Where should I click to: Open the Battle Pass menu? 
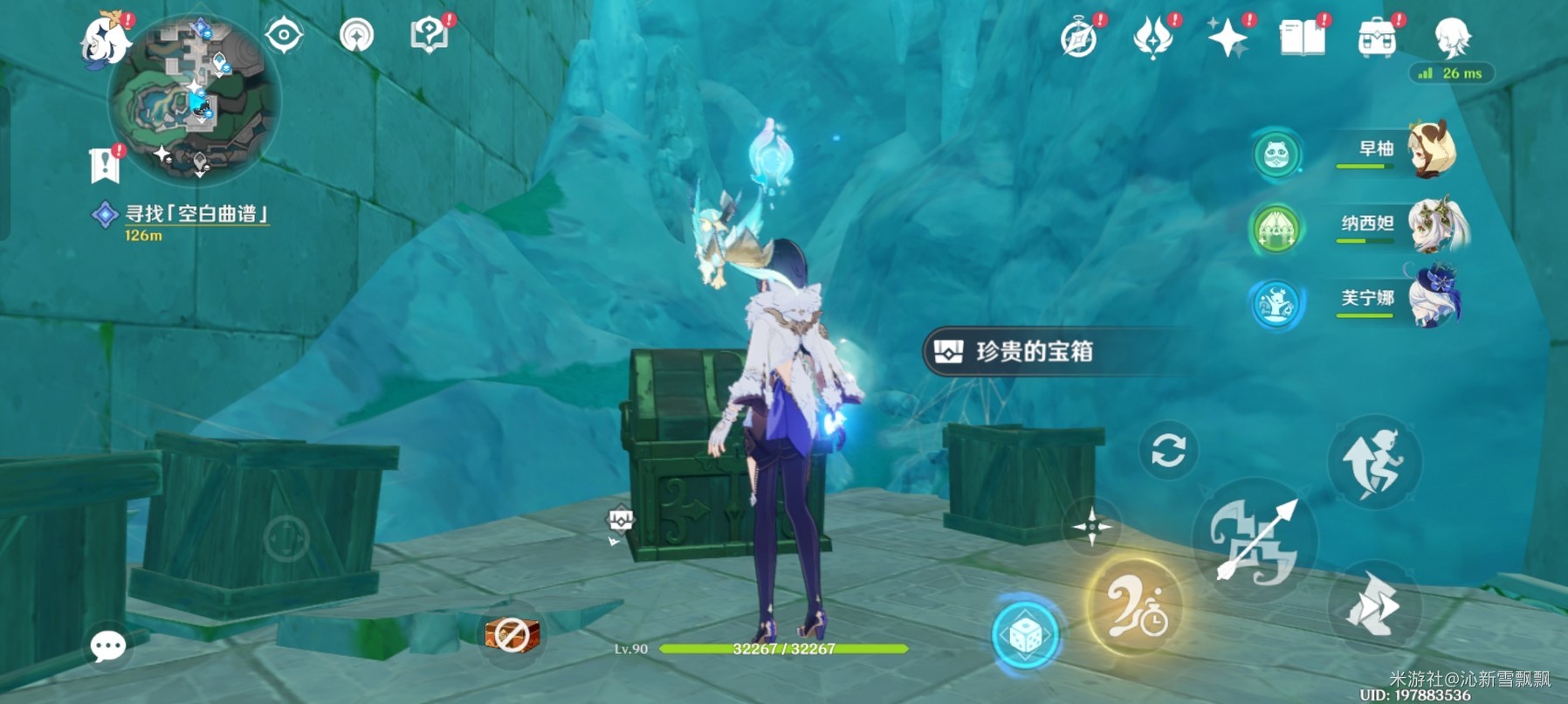(1154, 37)
